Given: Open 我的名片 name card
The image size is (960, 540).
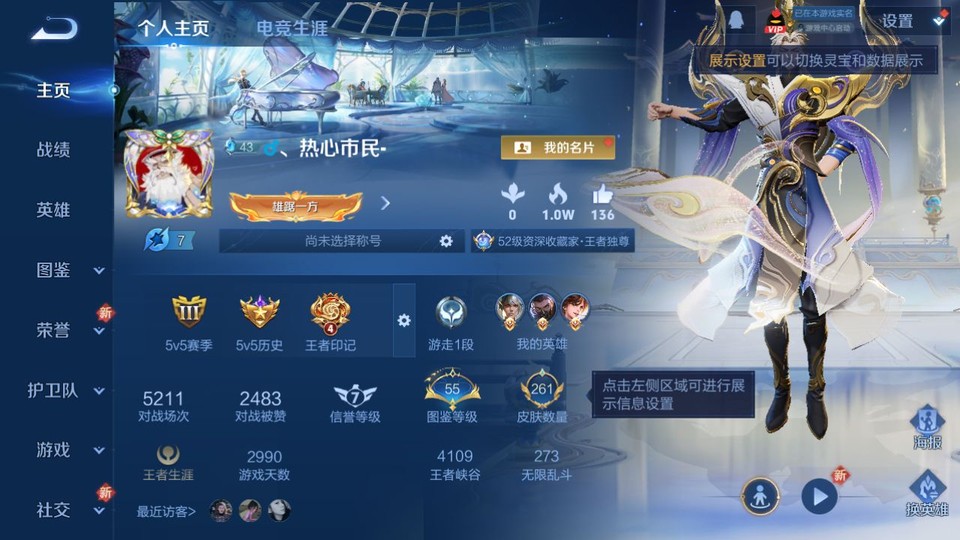Looking at the screenshot, I should (x=557, y=147).
